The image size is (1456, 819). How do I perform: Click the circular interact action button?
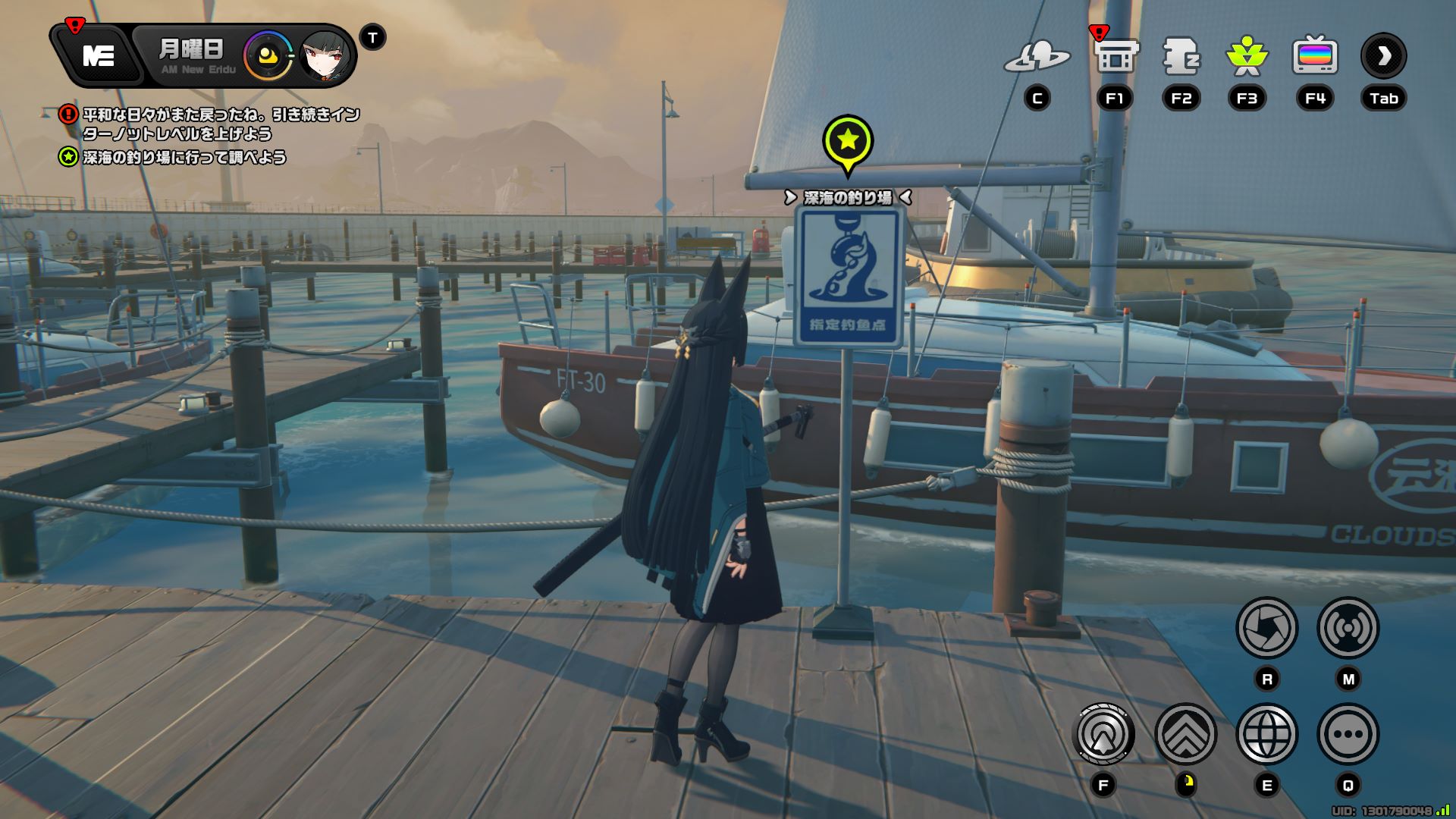1104,734
